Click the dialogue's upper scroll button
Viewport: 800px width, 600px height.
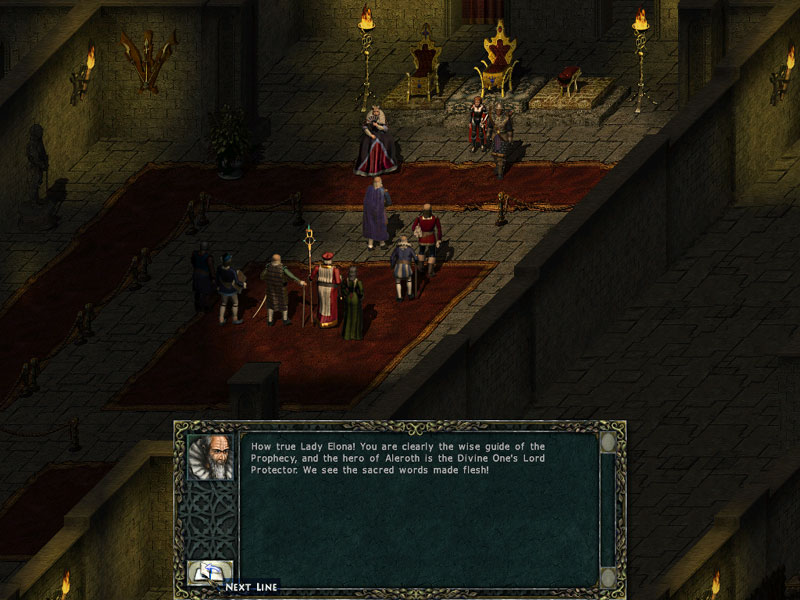[607, 443]
